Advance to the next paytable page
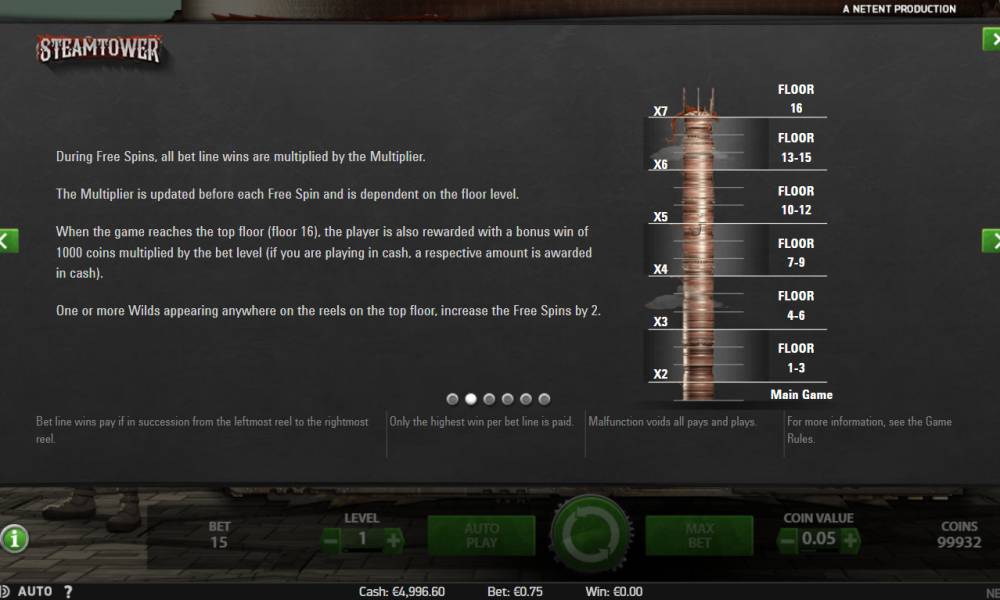Image resolution: width=1000 pixels, height=600 pixels. 991,240
